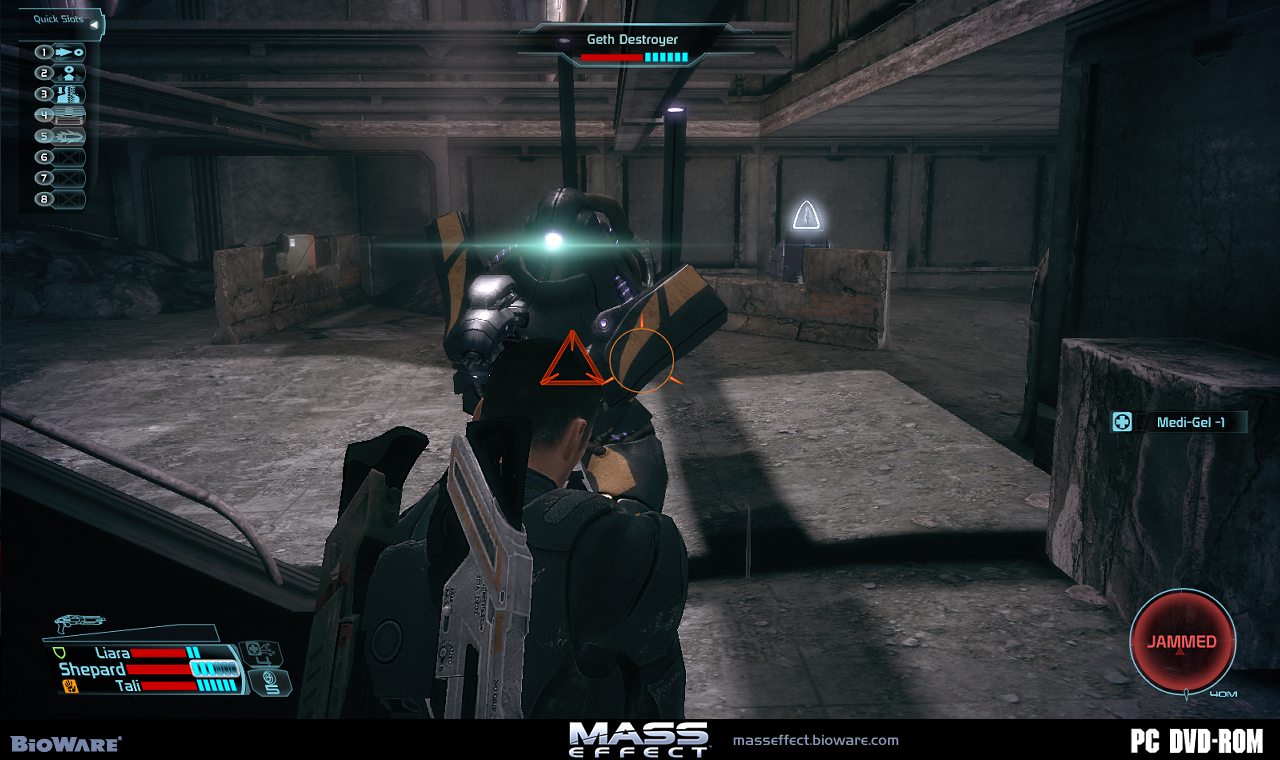Choose Tali in the squad list
The width and height of the screenshot is (1280, 760).
tap(125, 686)
